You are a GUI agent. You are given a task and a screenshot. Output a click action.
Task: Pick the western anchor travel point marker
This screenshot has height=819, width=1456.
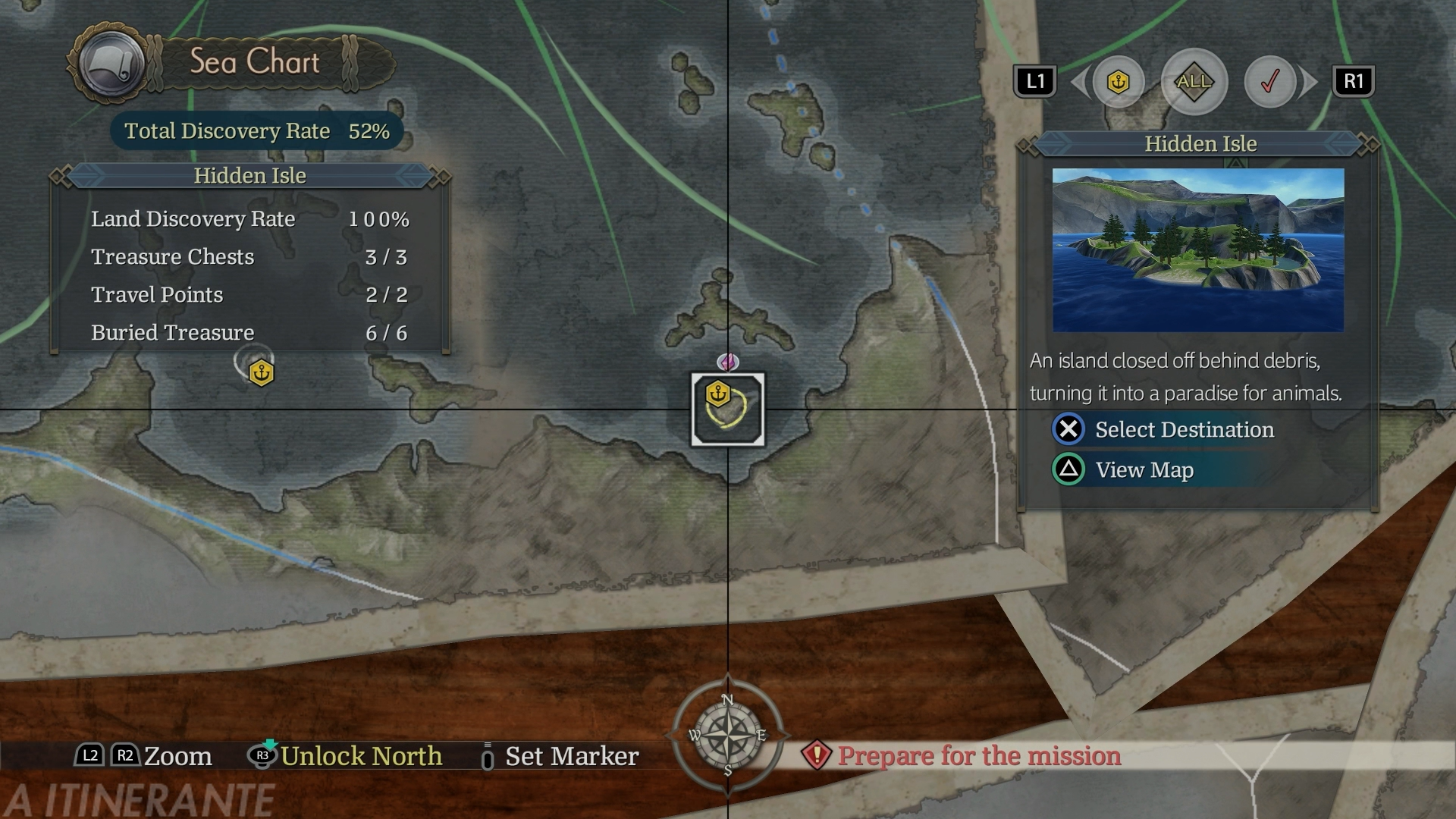[262, 373]
